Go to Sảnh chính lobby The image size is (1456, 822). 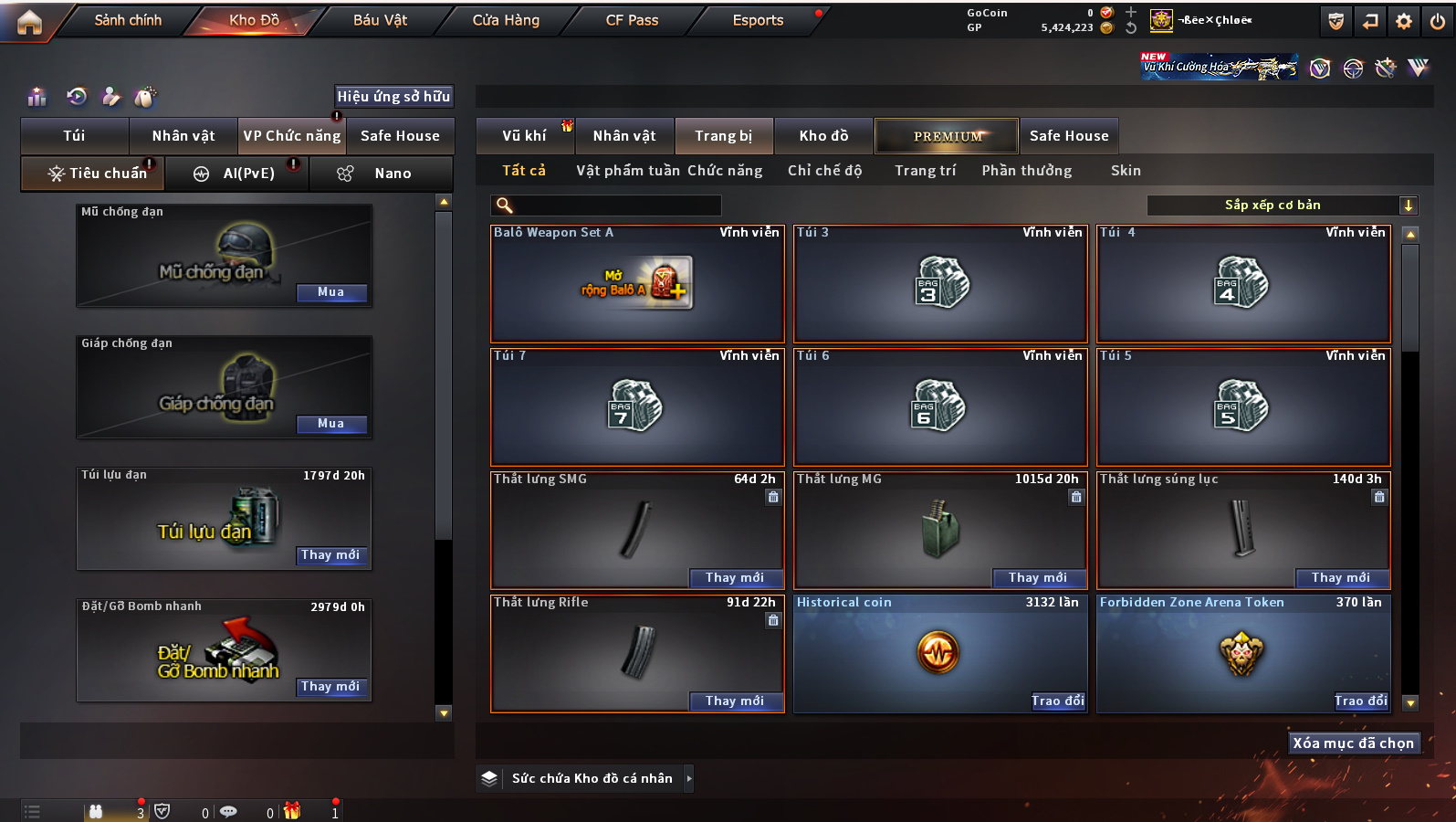coord(128,20)
